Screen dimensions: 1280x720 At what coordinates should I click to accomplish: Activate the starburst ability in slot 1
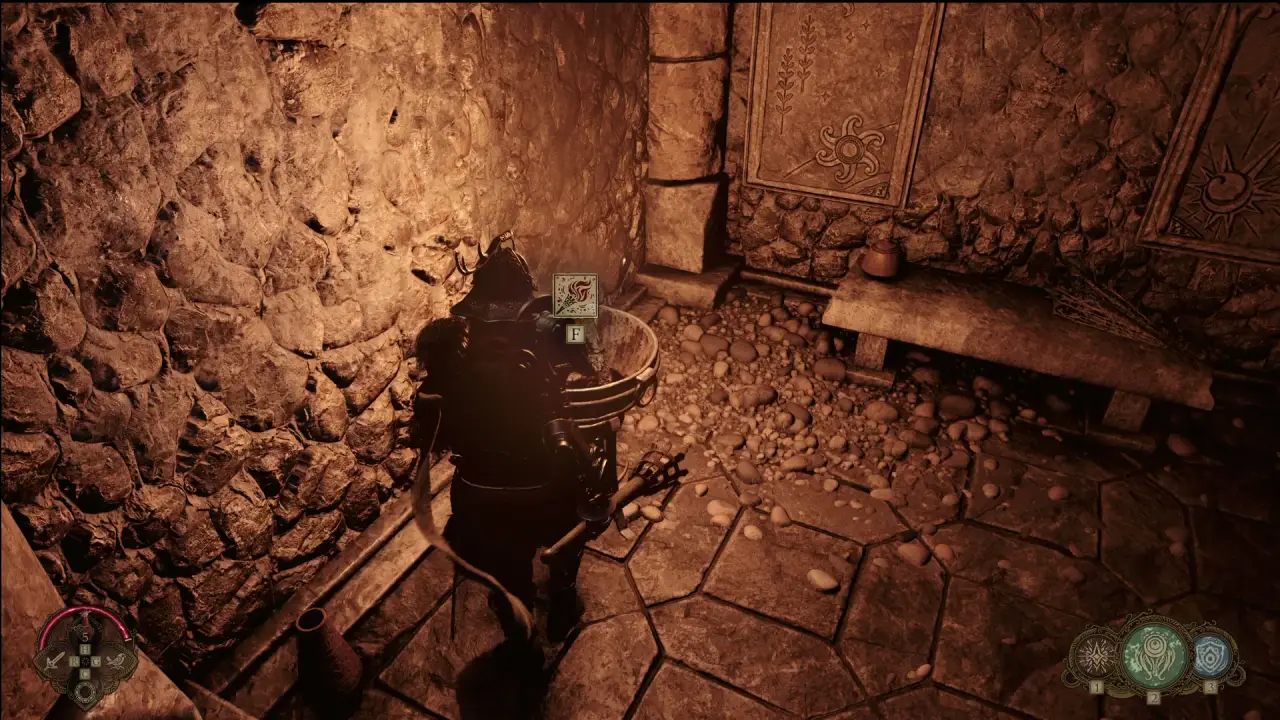click(1093, 657)
